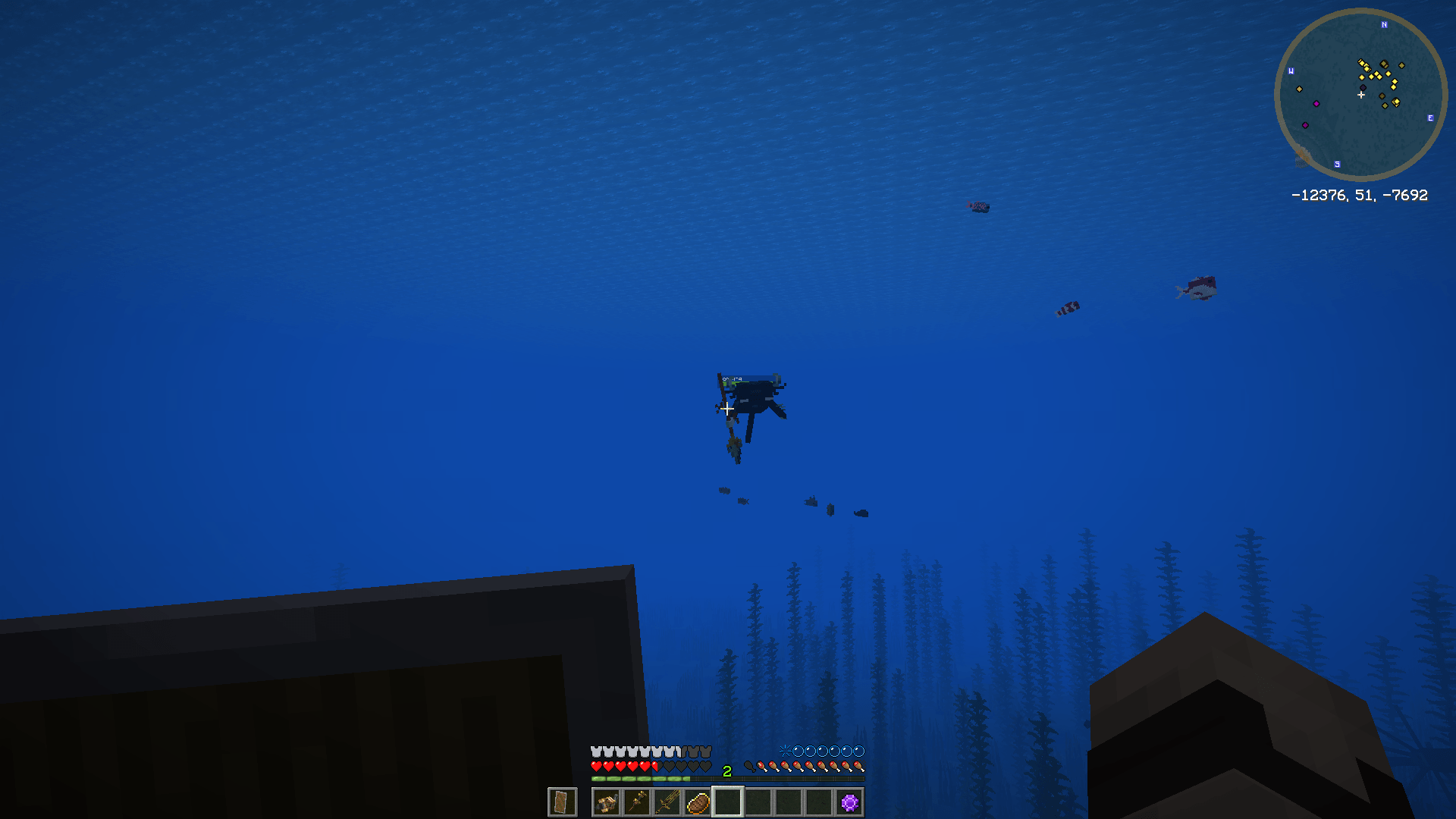Click the first air bubble icon
This screenshot has height=819, width=1456.
click(799, 751)
